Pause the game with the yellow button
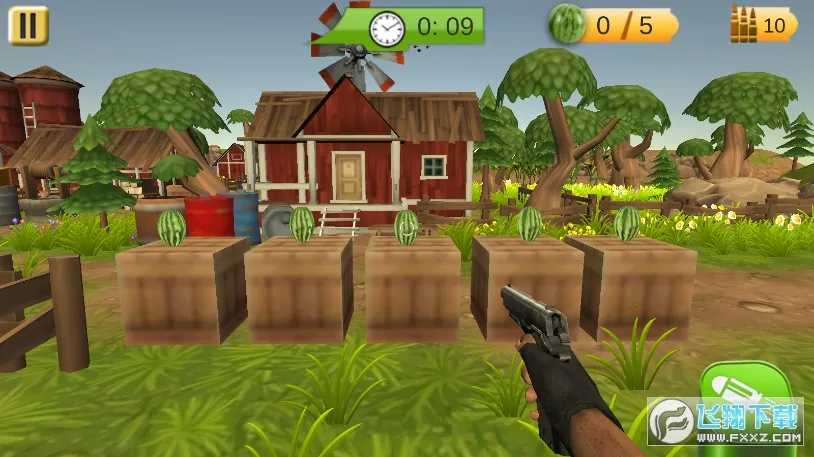This screenshot has height=457, width=814. pos(28,25)
